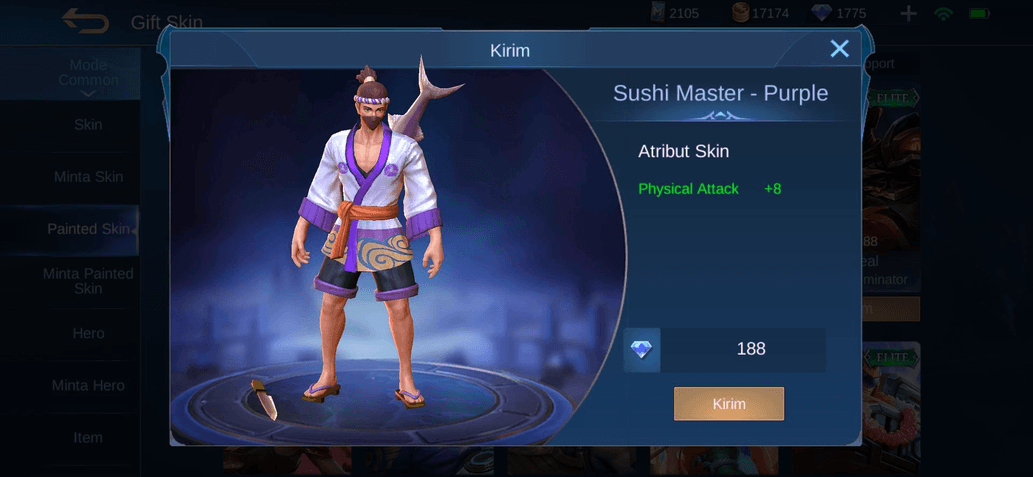Add more diamonds with the plus icon

click(x=908, y=14)
